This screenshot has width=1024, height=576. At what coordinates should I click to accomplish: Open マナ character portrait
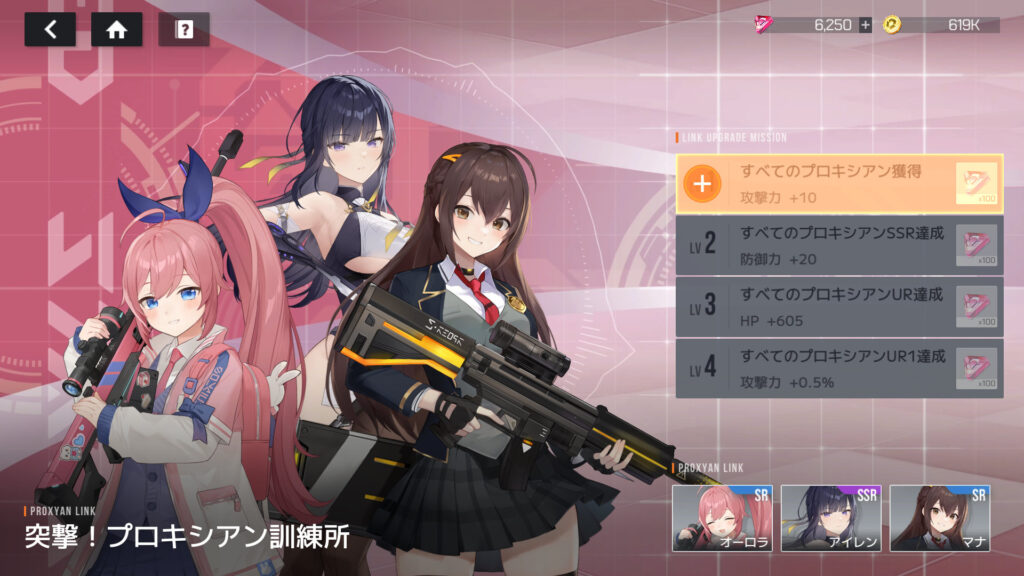click(x=939, y=517)
